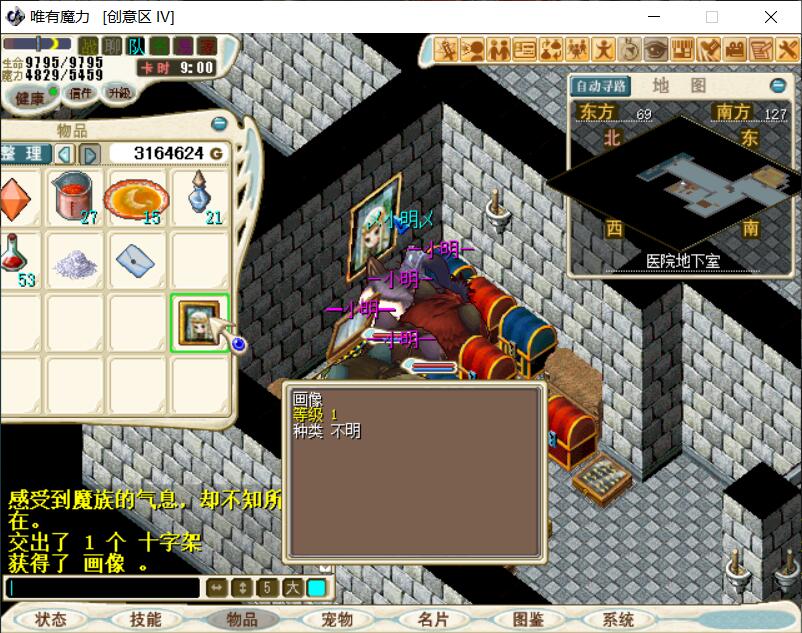This screenshot has width=802, height=633.
Task: Open the 宠物 pets tab
Action: click(336, 619)
